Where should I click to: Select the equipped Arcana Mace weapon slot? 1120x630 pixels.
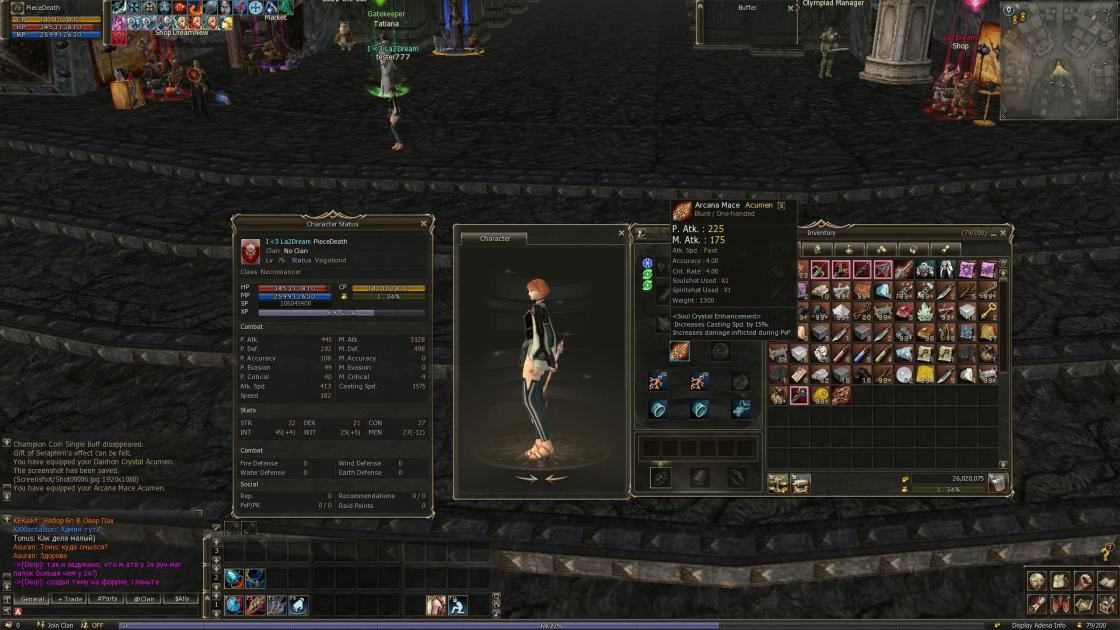tap(679, 351)
